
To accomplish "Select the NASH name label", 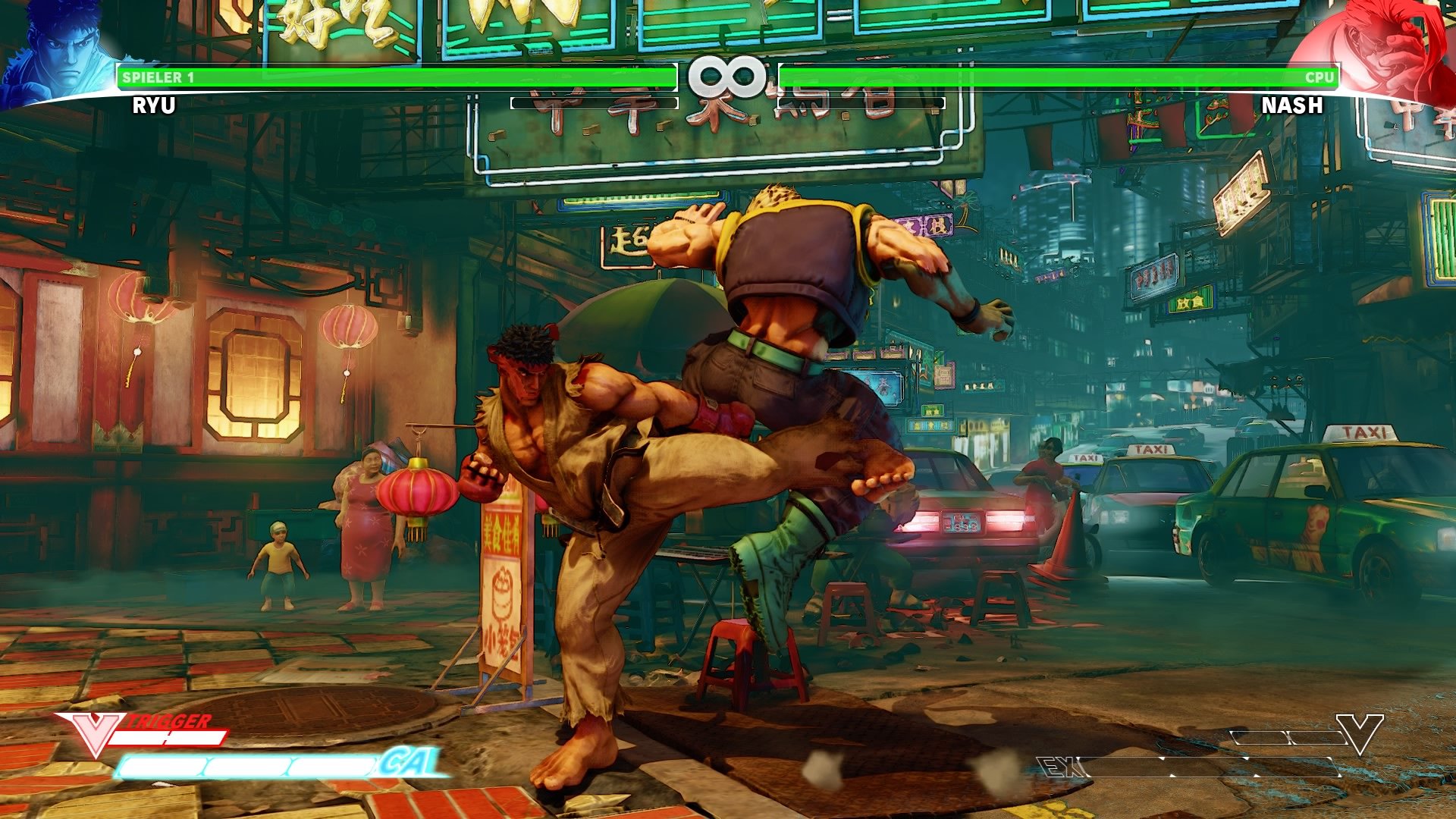I will point(1294,106).
